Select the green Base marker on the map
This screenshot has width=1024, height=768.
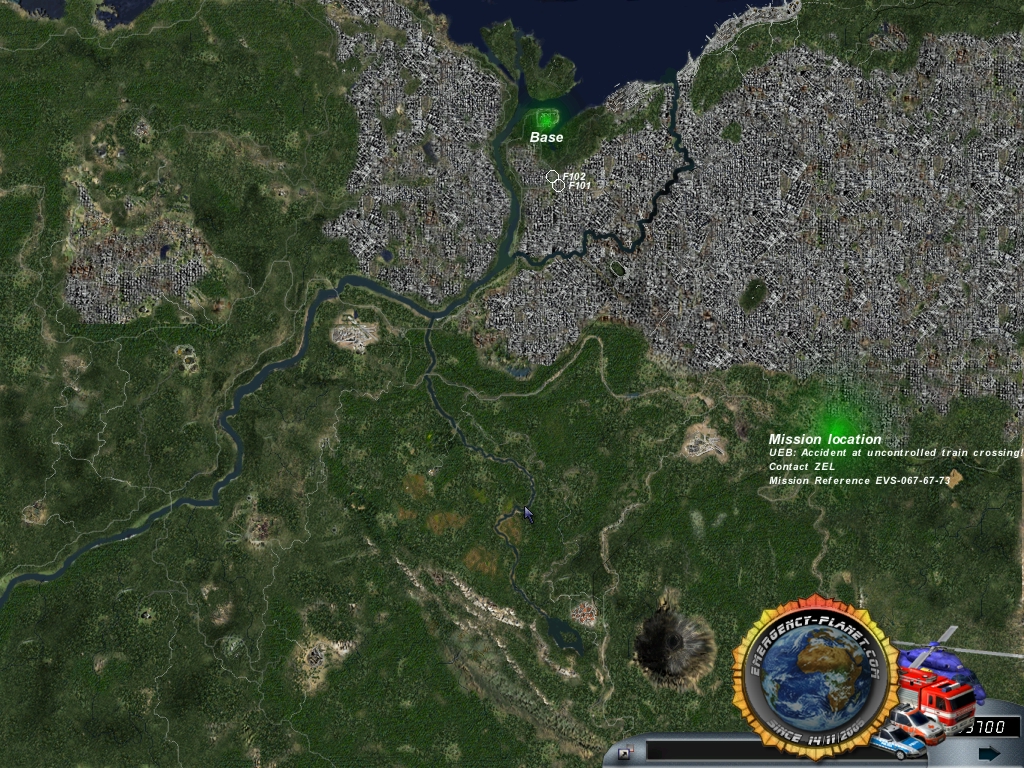pos(545,119)
